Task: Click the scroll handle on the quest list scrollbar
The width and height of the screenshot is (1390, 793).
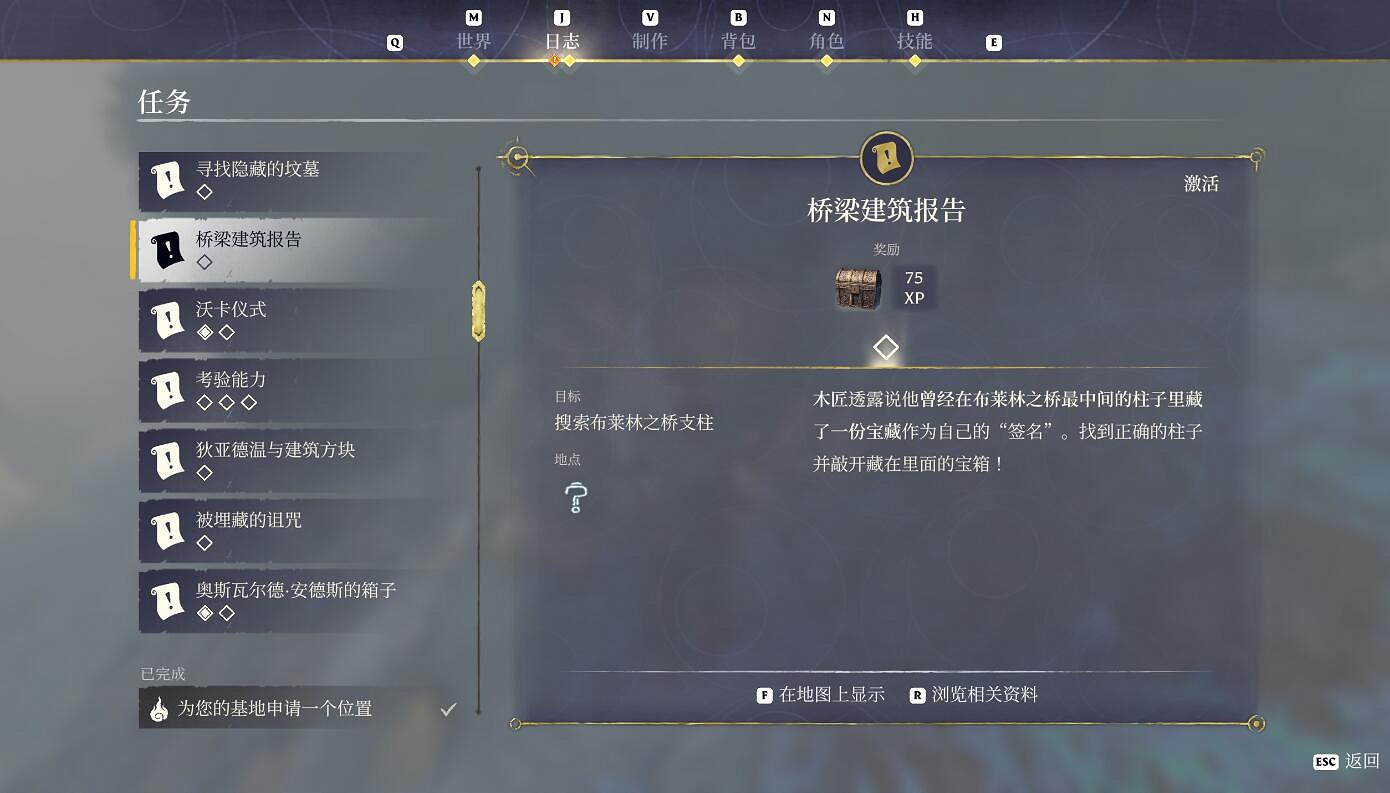Action: (478, 311)
